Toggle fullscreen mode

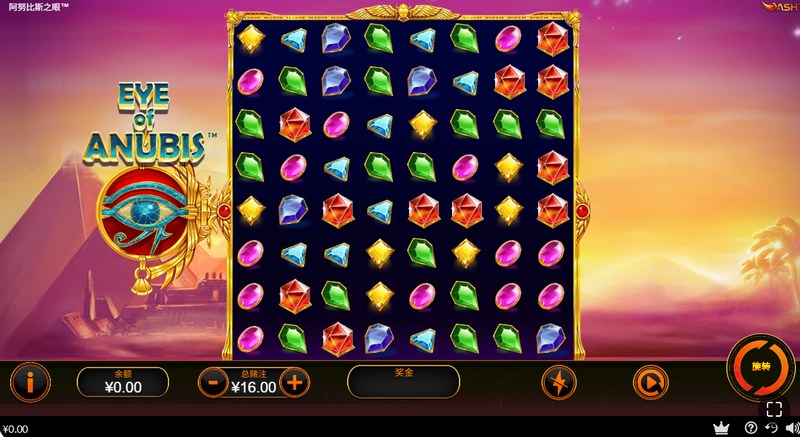(773, 408)
